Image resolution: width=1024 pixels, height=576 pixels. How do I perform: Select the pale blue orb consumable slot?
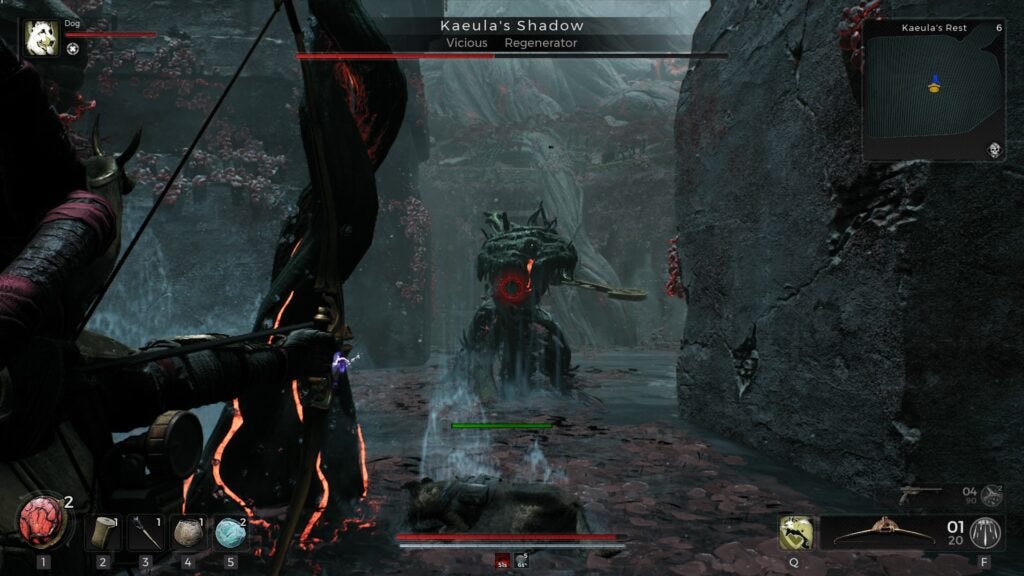[x=231, y=533]
